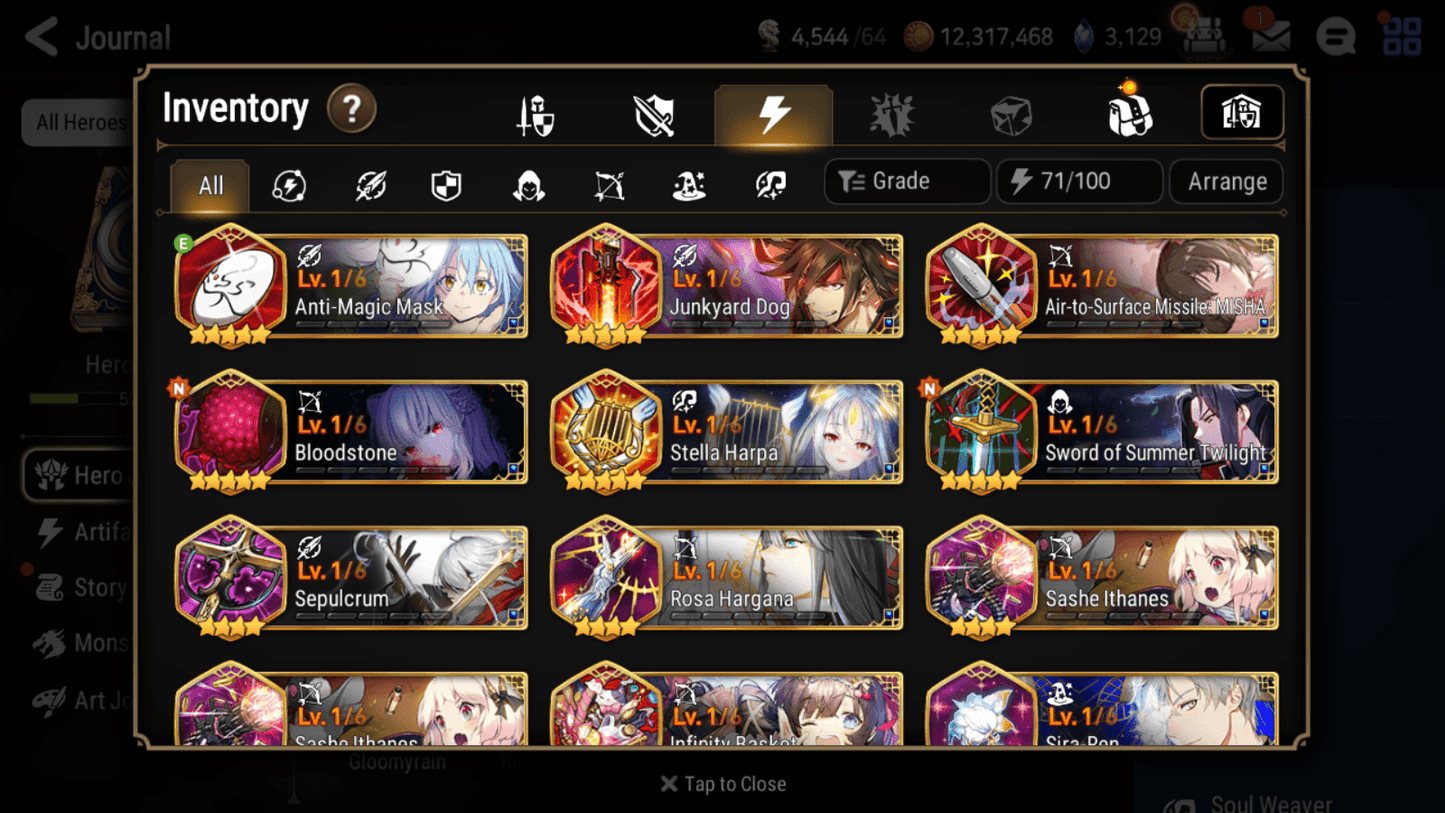Filter by the Knight class shield icon

tap(447, 181)
